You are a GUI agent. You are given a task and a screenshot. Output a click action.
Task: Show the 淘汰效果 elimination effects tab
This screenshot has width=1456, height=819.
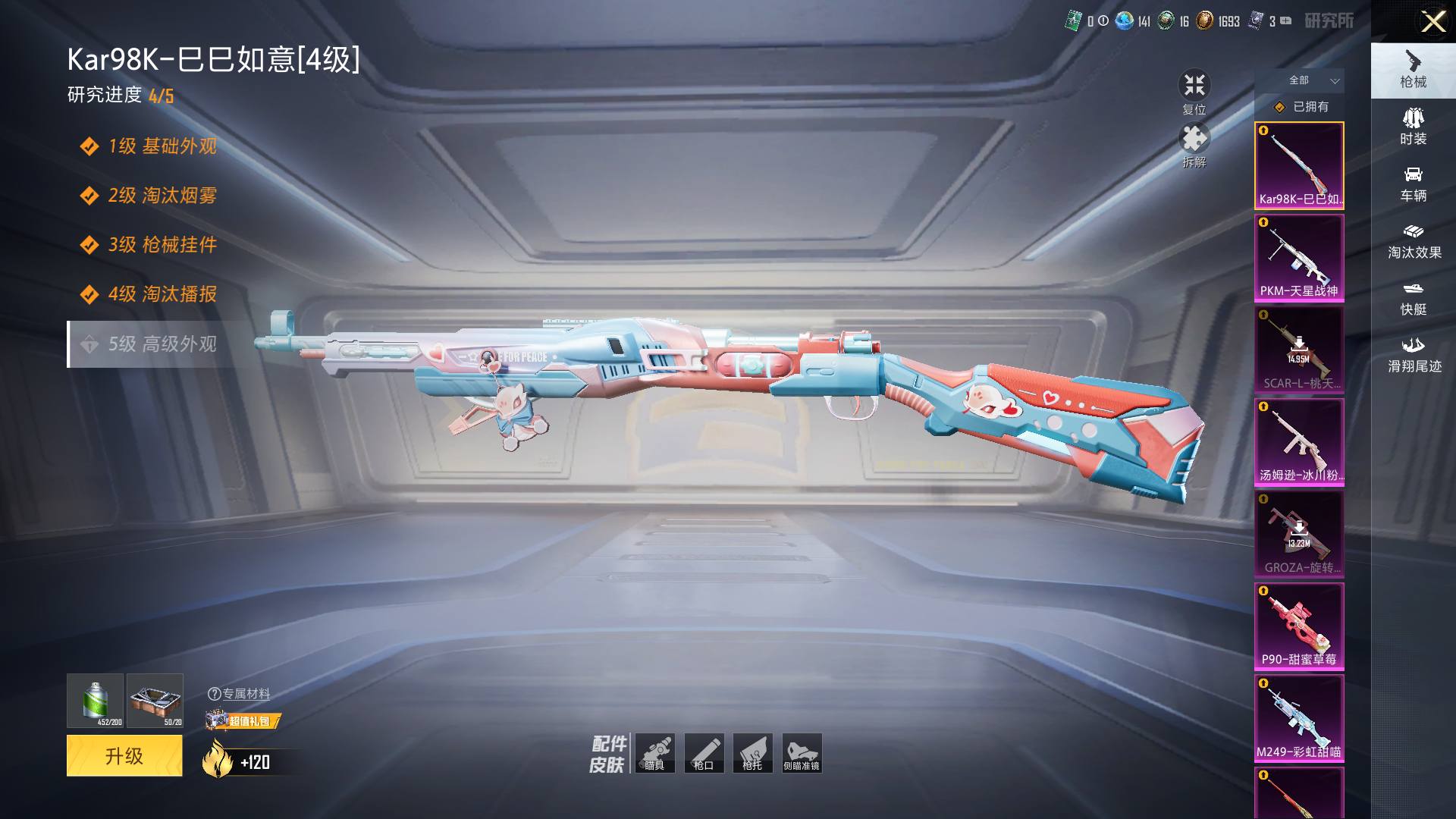pyautogui.click(x=1414, y=240)
